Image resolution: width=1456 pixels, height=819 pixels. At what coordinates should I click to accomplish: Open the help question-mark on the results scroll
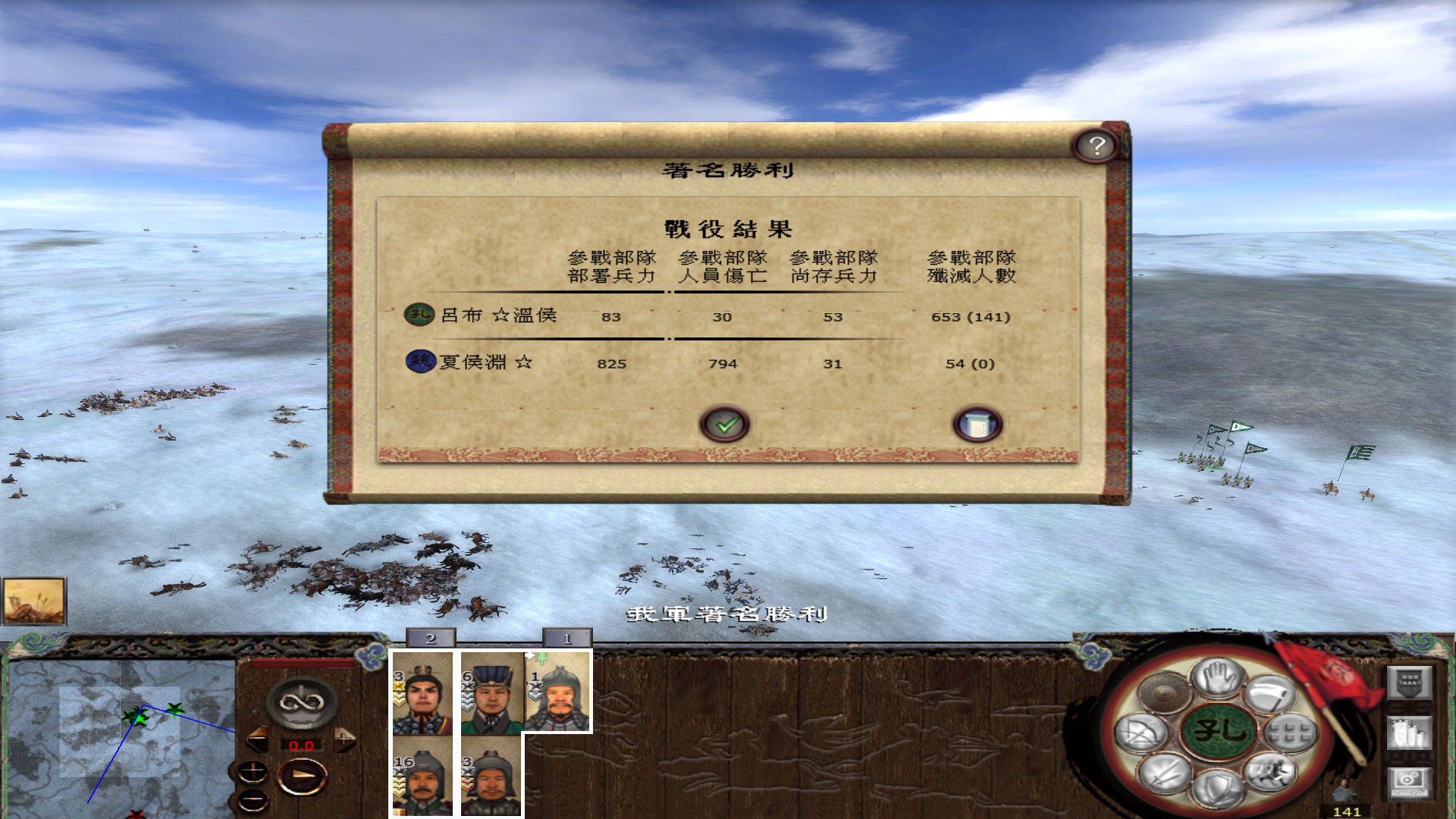click(x=1094, y=145)
